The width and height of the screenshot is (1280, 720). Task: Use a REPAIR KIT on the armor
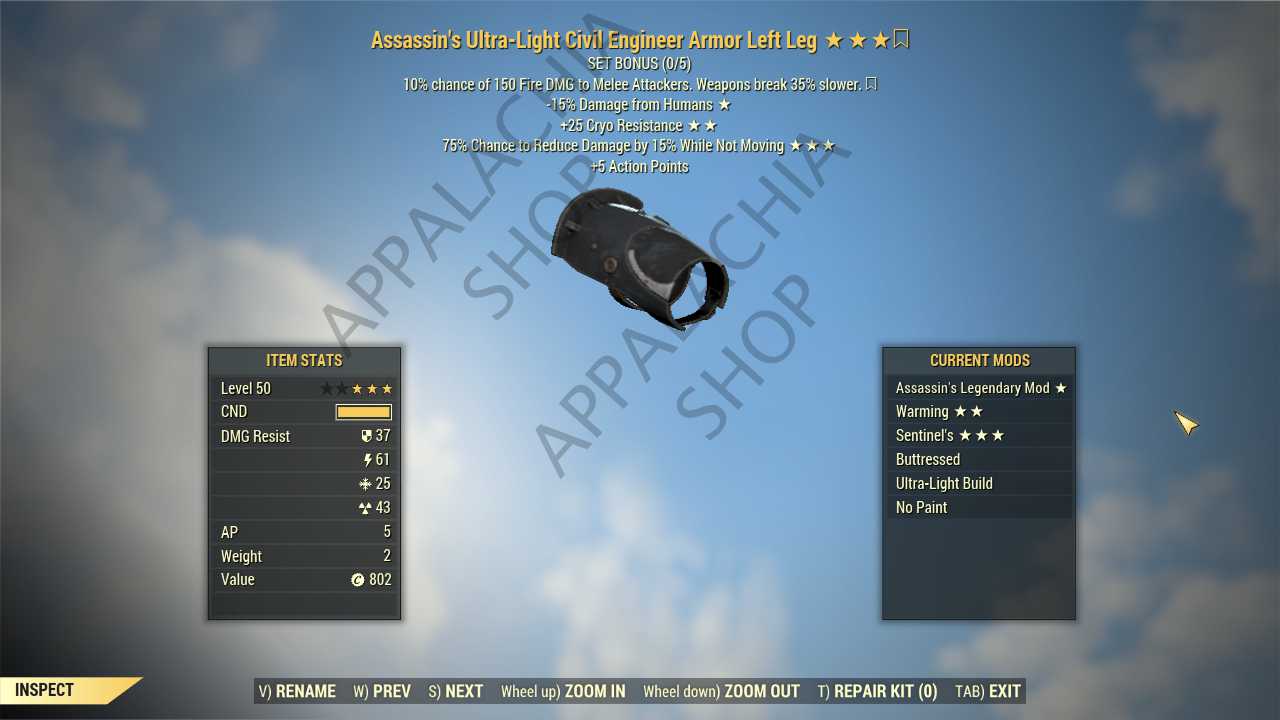[877, 691]
